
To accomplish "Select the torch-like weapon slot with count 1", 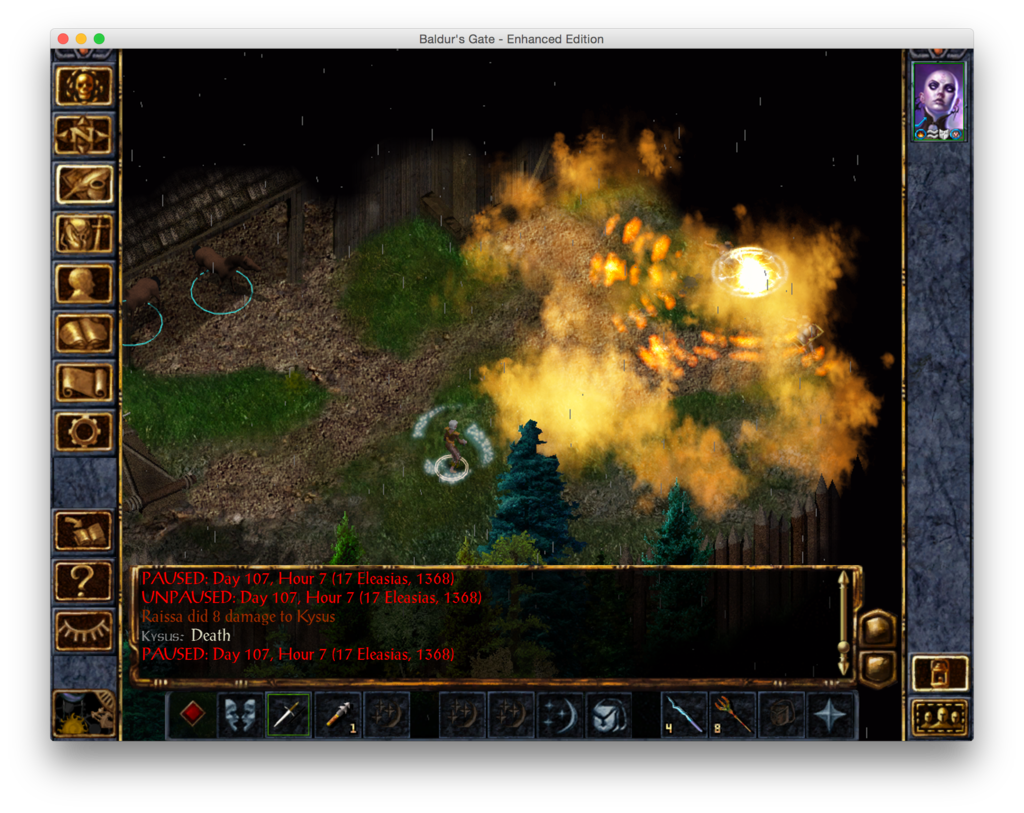I will [338, 715].
